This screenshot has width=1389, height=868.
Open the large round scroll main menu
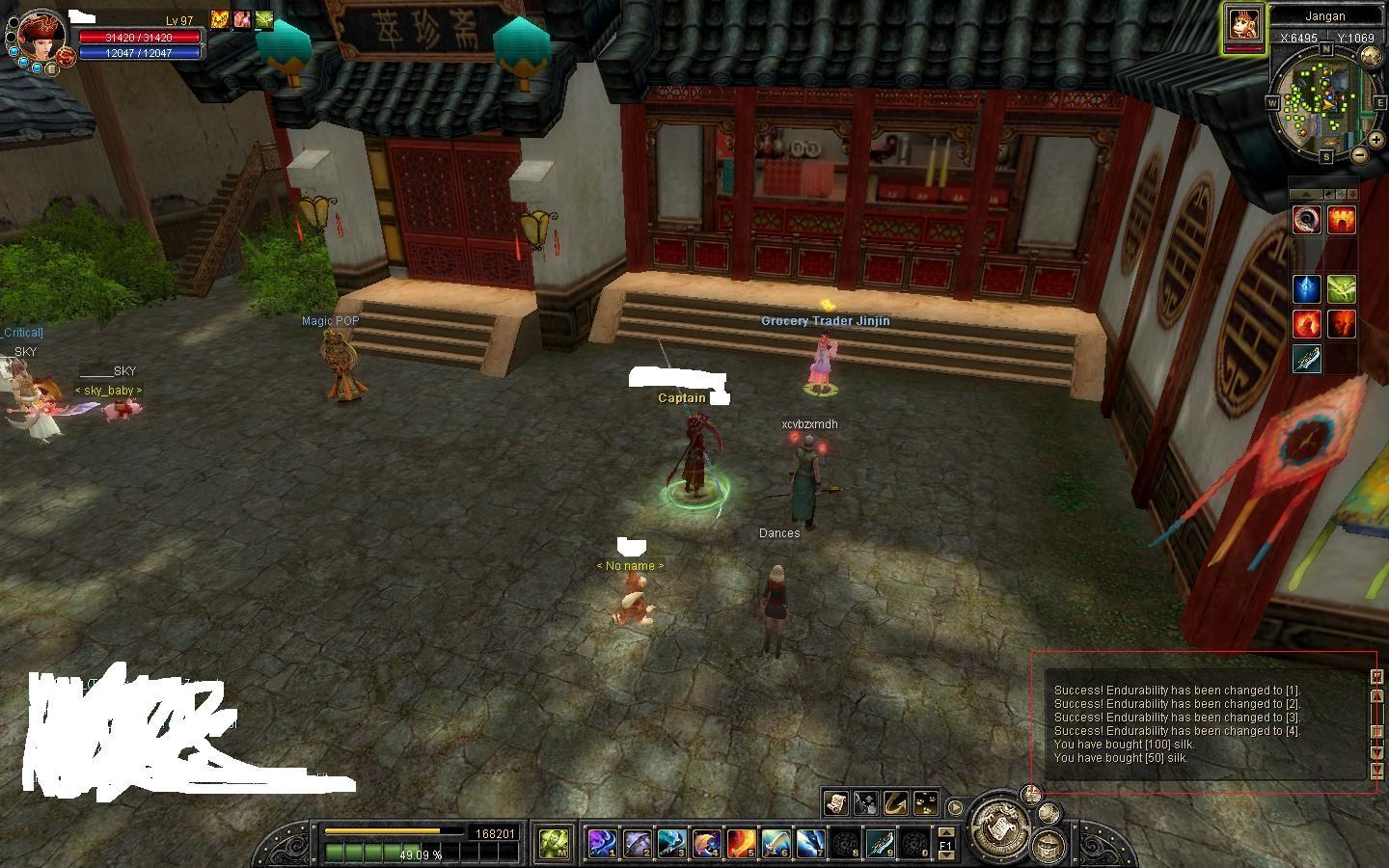pyautogui.click(x=999, y=825)
